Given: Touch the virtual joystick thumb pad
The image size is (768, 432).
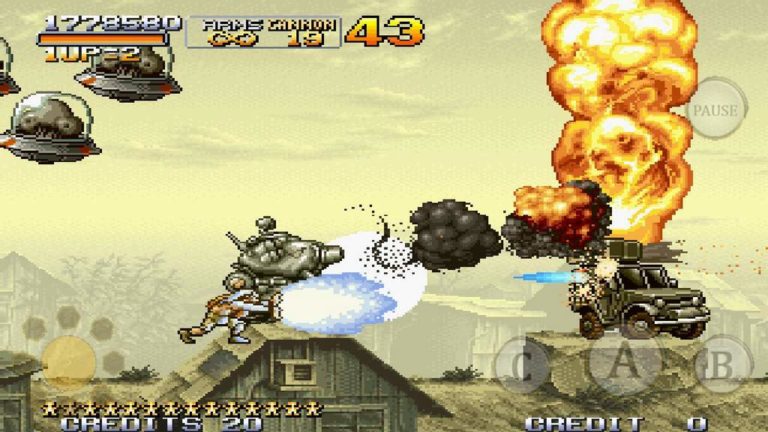Looking at the screenshot, I should click(x=69, y=363).
